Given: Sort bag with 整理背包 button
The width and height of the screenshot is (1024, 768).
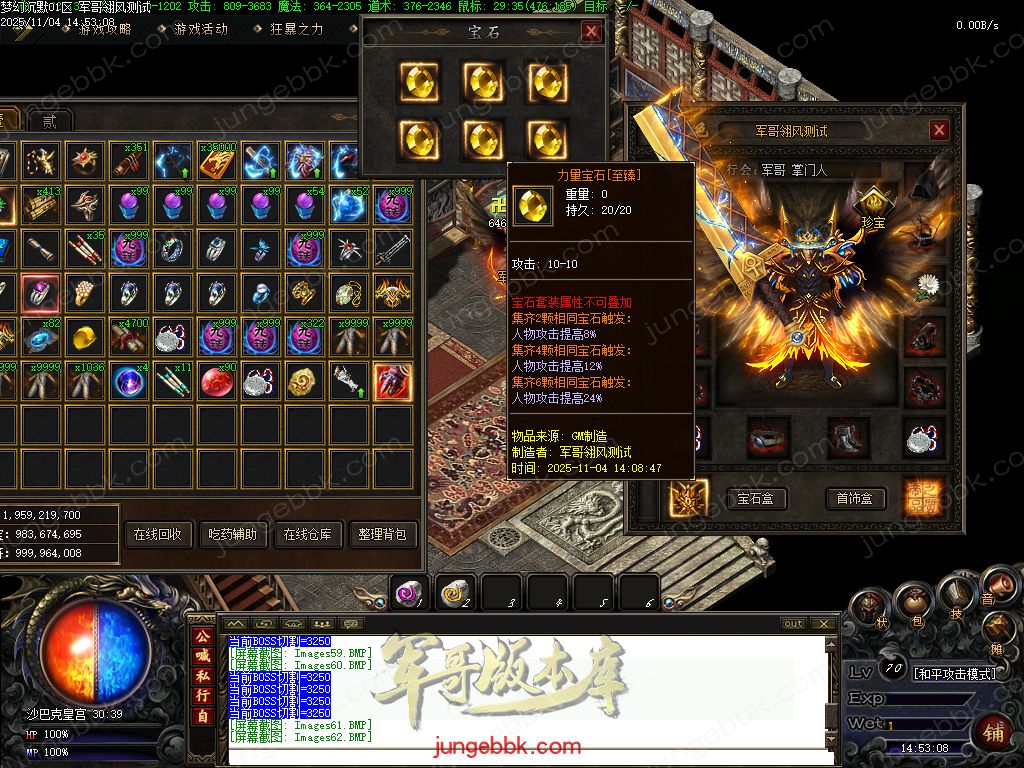Looking at the screenshot, I should pyautogui.click(x=385, y=535).
